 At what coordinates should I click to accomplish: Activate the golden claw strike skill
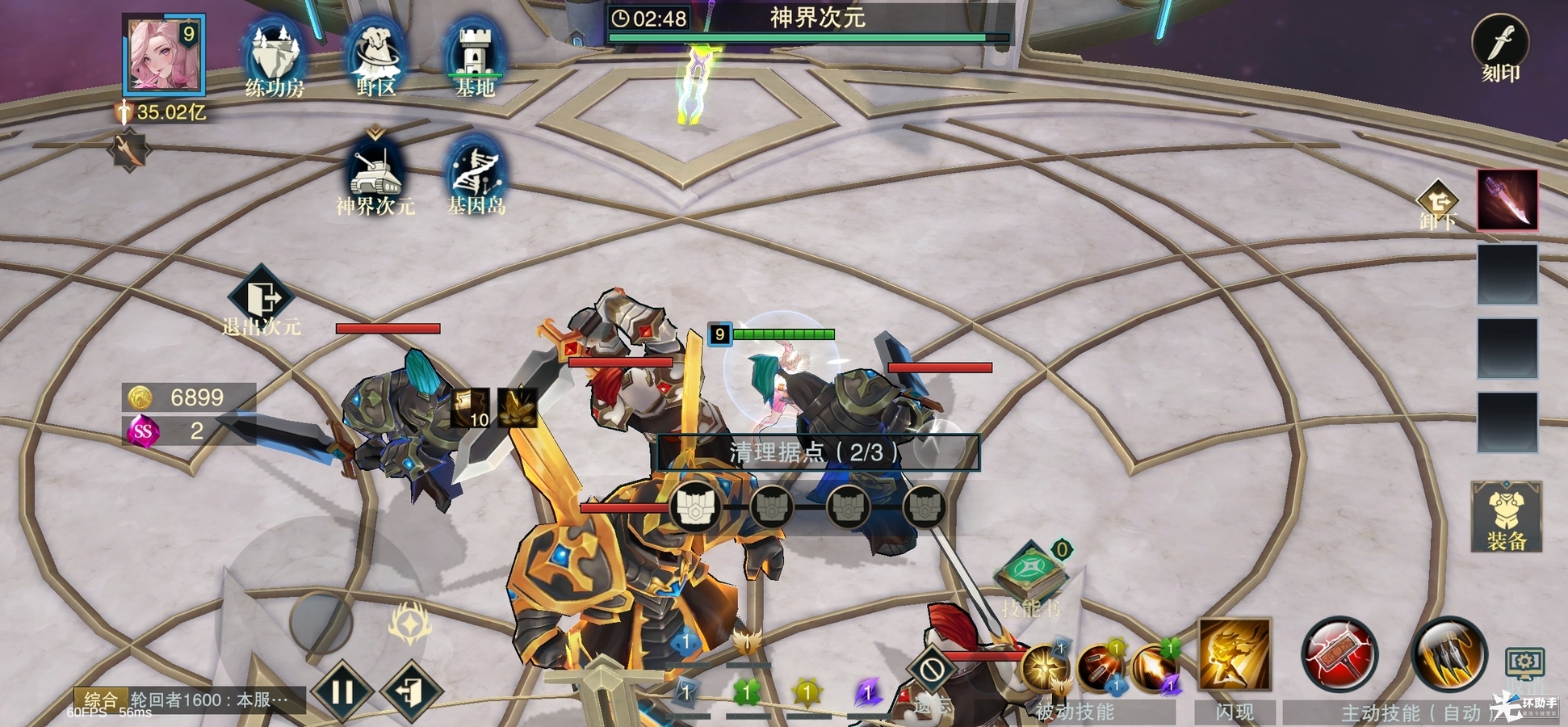pyautogui.click(x=1449, y=654)
